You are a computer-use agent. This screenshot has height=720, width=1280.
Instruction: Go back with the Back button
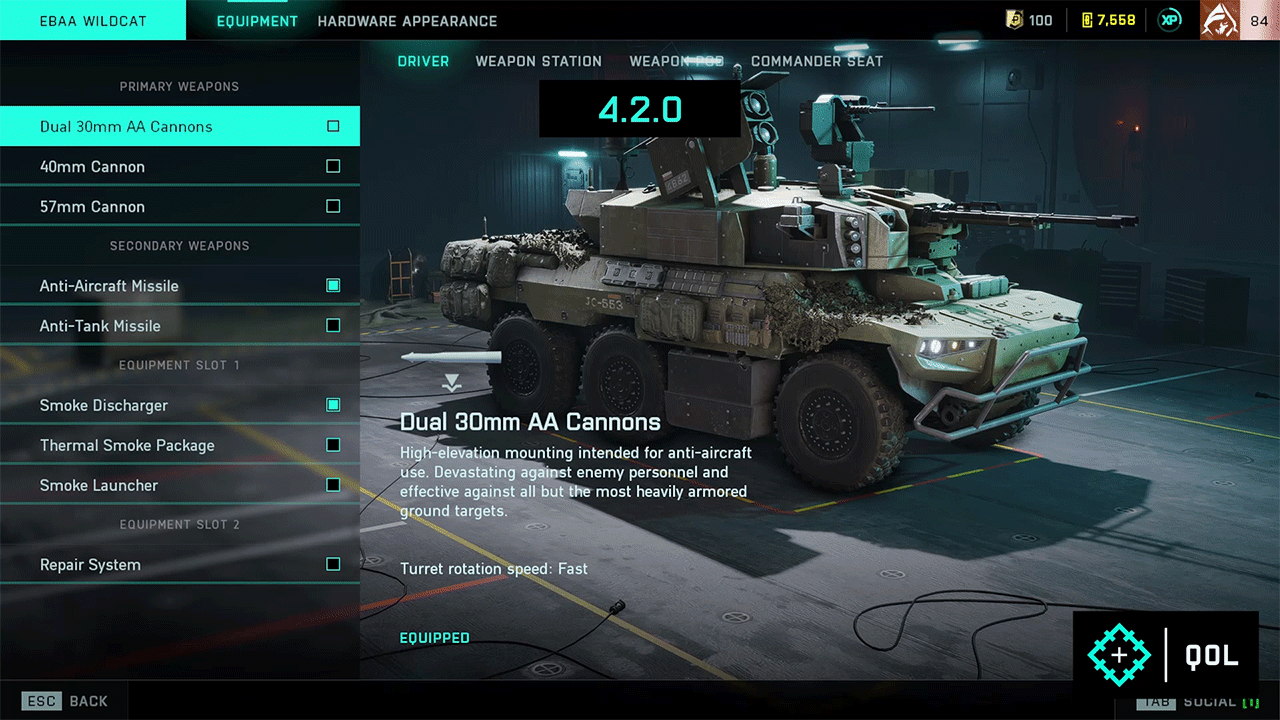65,701
